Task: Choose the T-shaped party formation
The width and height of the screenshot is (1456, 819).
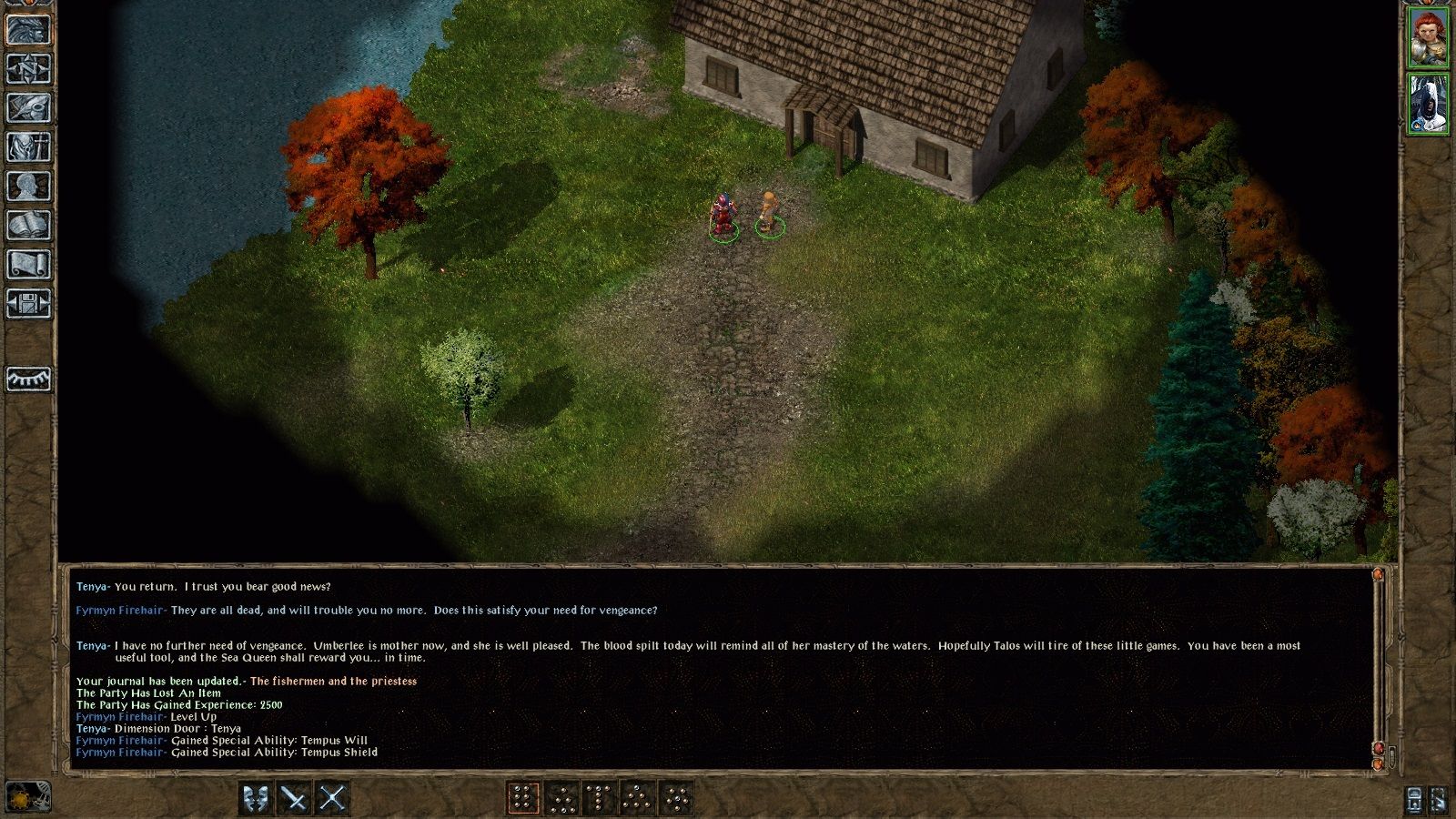Action: coord(599,798)
